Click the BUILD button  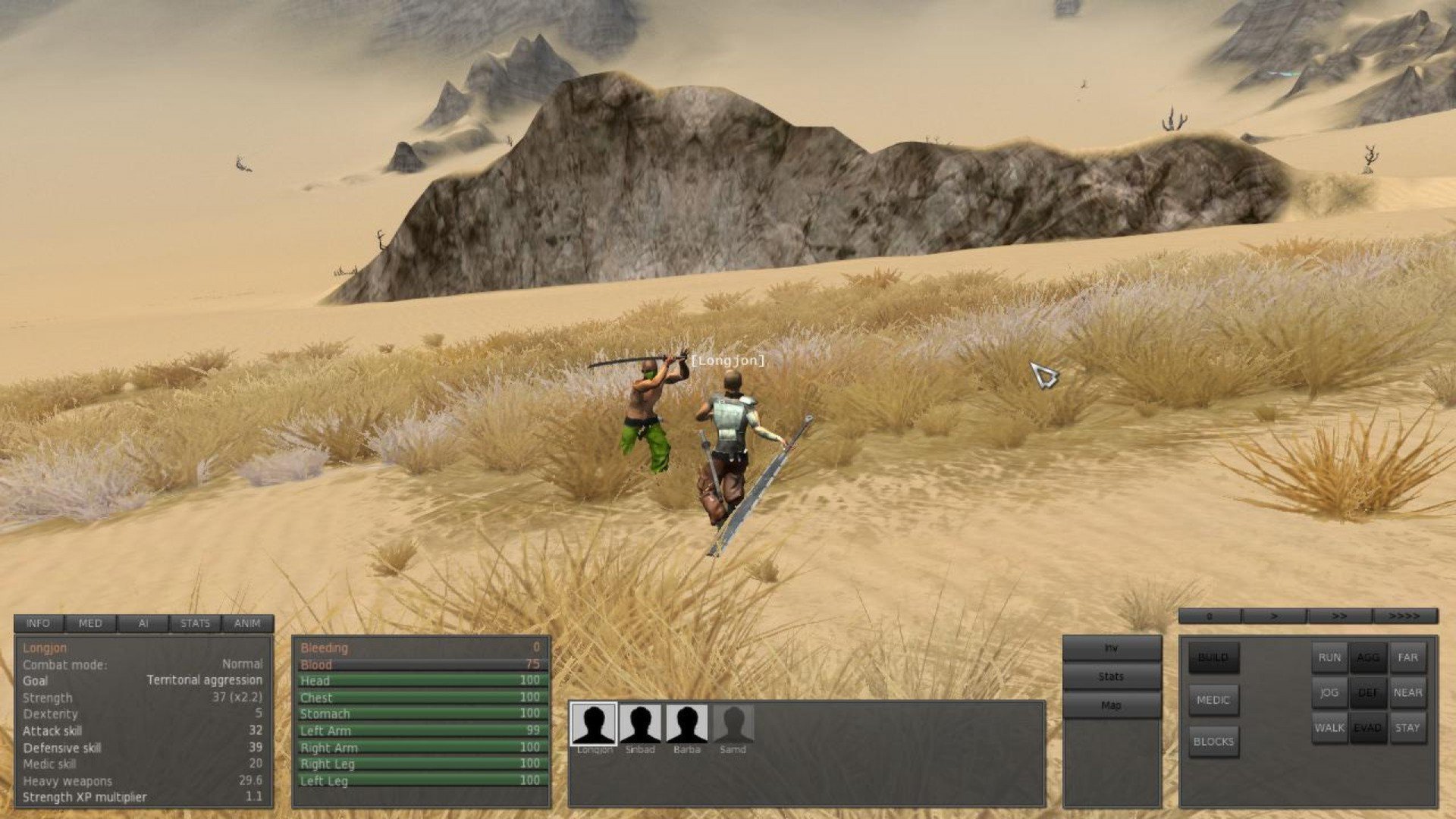pos(1213,657)
